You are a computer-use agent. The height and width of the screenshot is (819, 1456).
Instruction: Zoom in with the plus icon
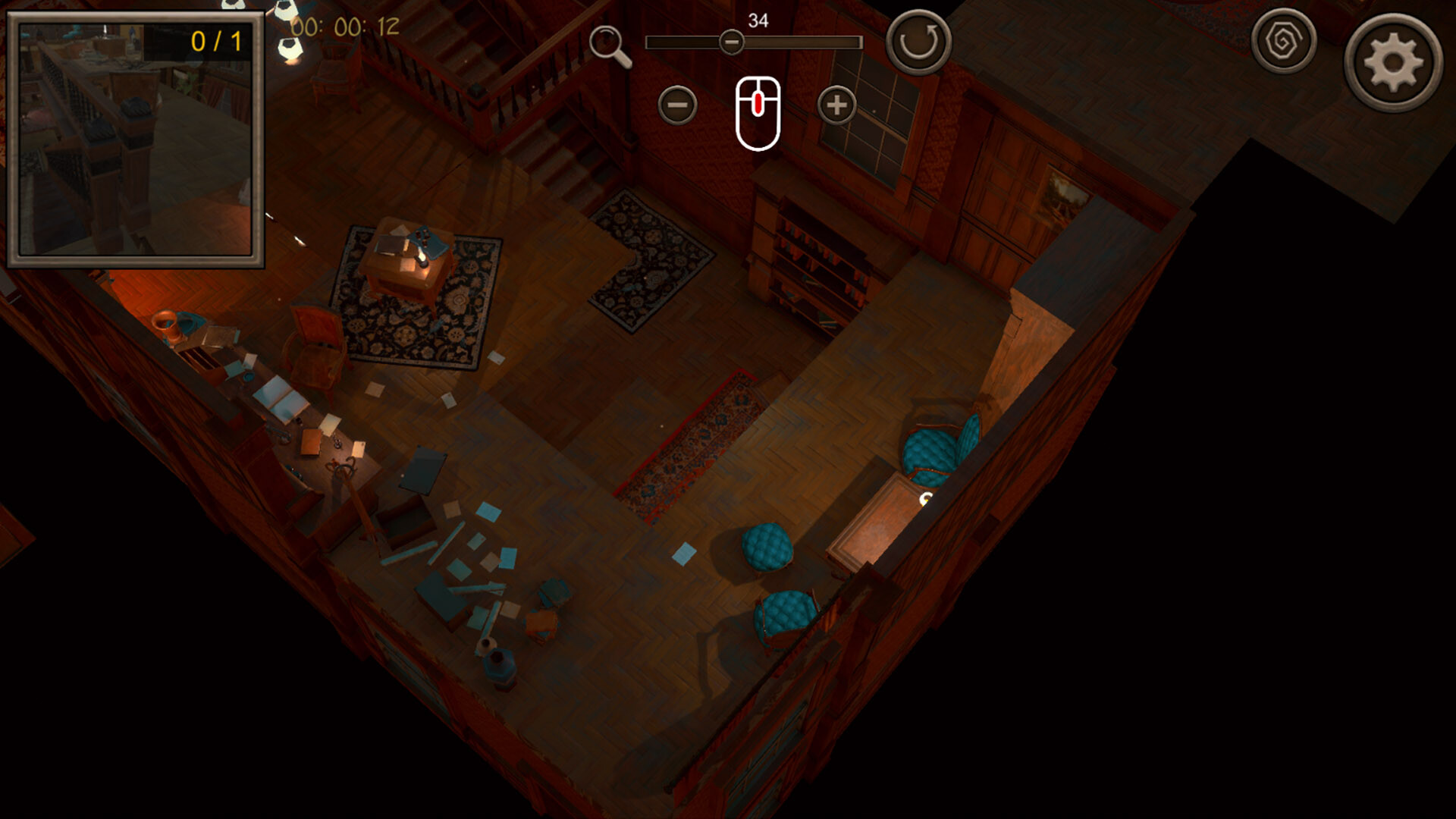coord(836,104)
